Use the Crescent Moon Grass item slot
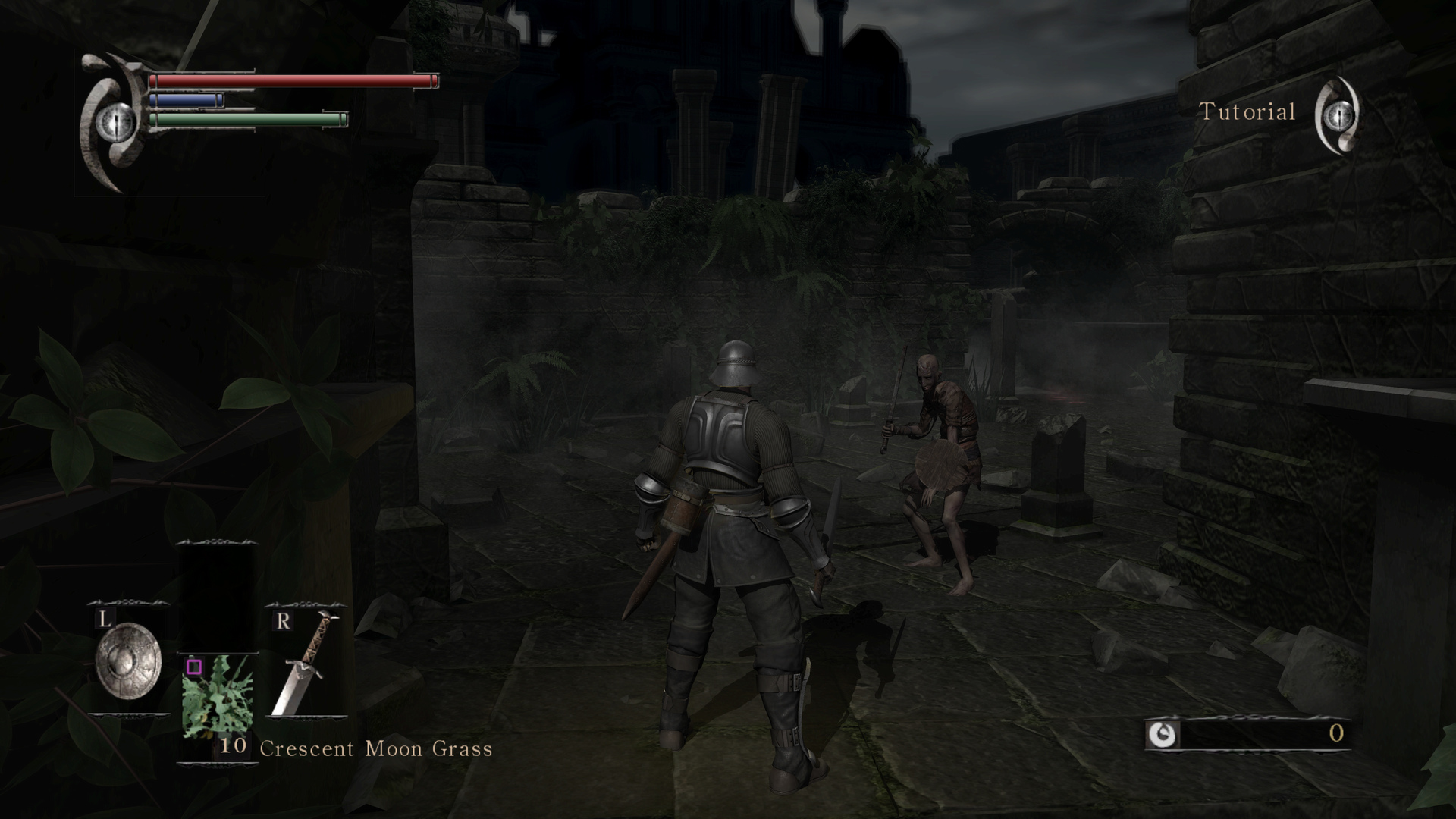The height and width of the screenshot is (819, 1456). (x=217, y=694)
